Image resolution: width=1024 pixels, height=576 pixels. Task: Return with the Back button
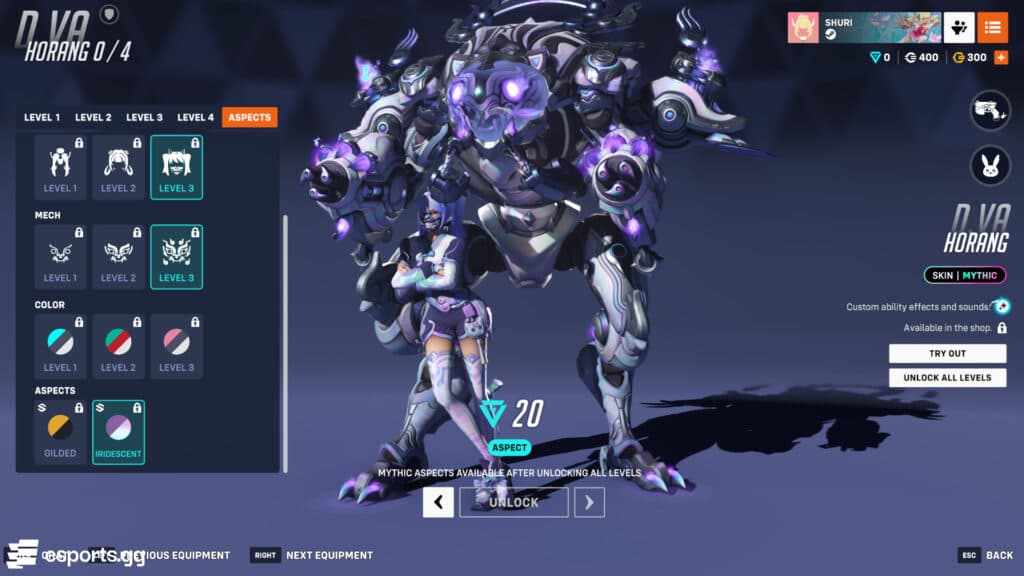[985, 555]
